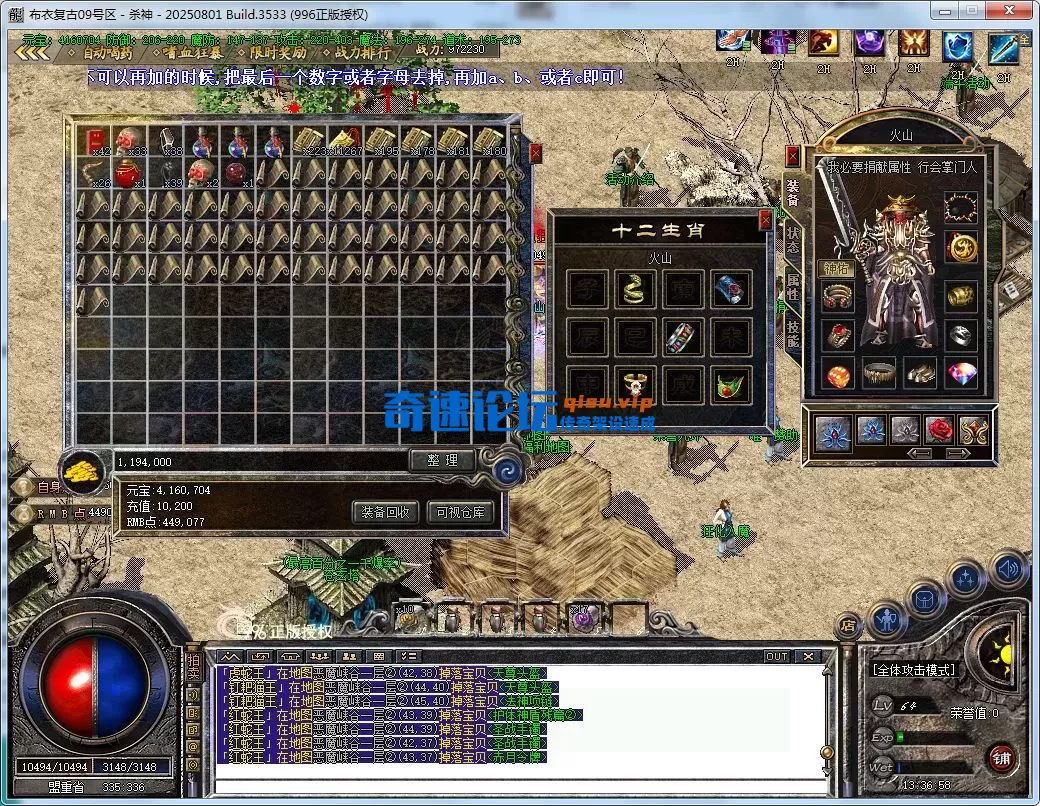1040x806 pixels.
Task: Select the red rose item slot
Action: tap(940, 430)
